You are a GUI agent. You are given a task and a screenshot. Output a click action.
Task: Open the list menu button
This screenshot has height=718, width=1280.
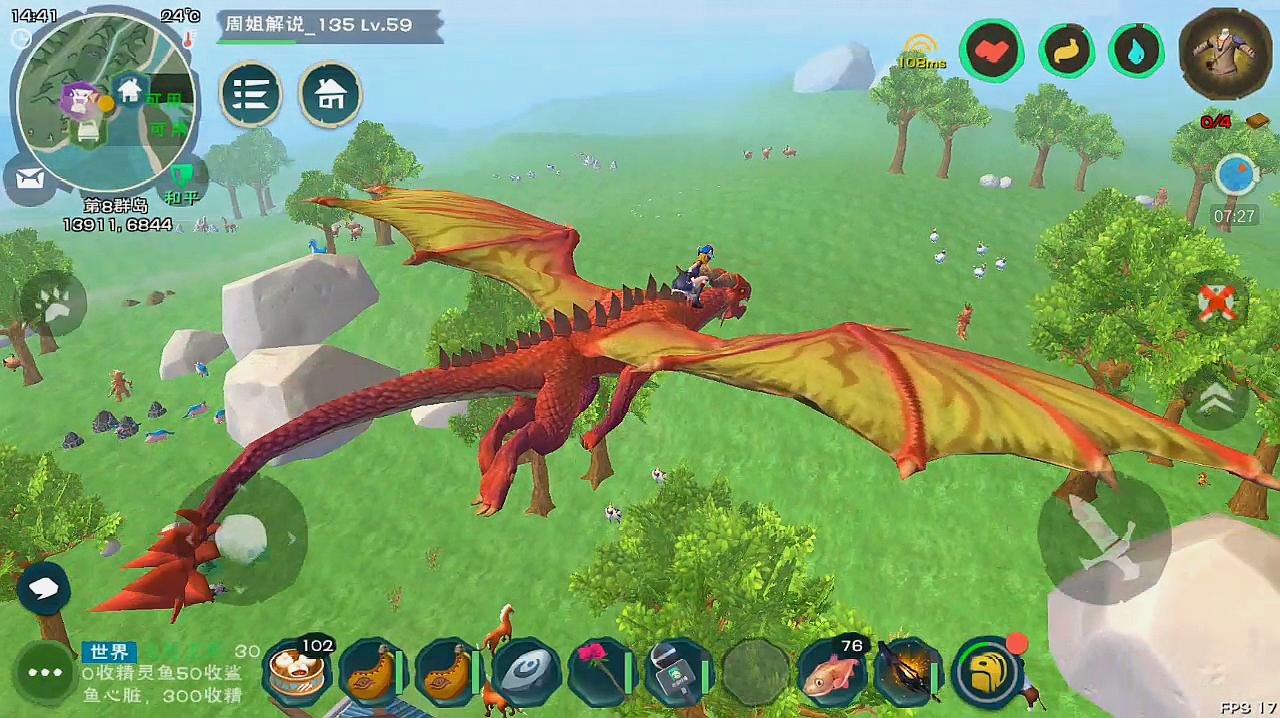(x=250, y=95)
